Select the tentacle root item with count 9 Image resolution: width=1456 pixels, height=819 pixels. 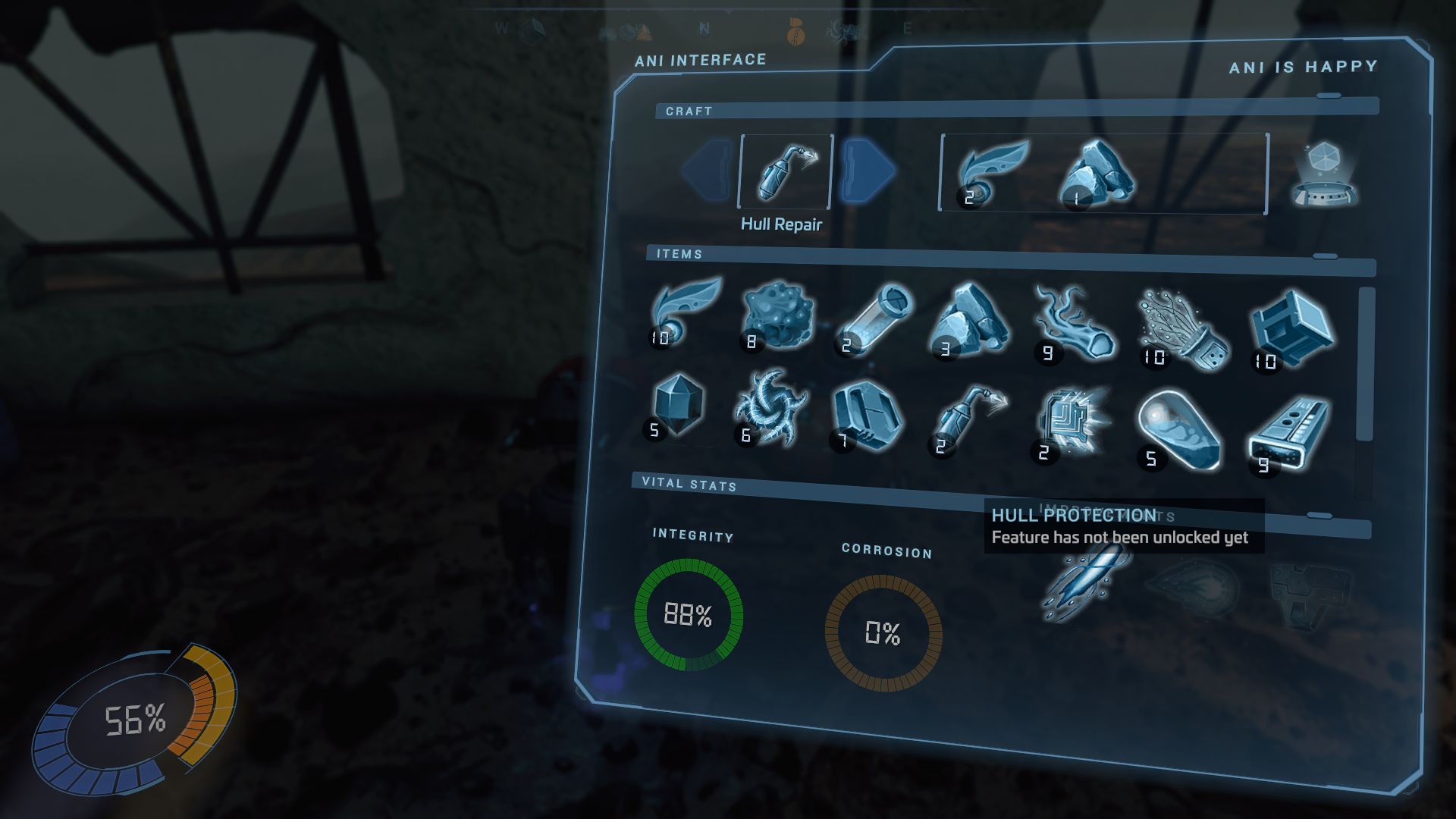click(1072, 325)
